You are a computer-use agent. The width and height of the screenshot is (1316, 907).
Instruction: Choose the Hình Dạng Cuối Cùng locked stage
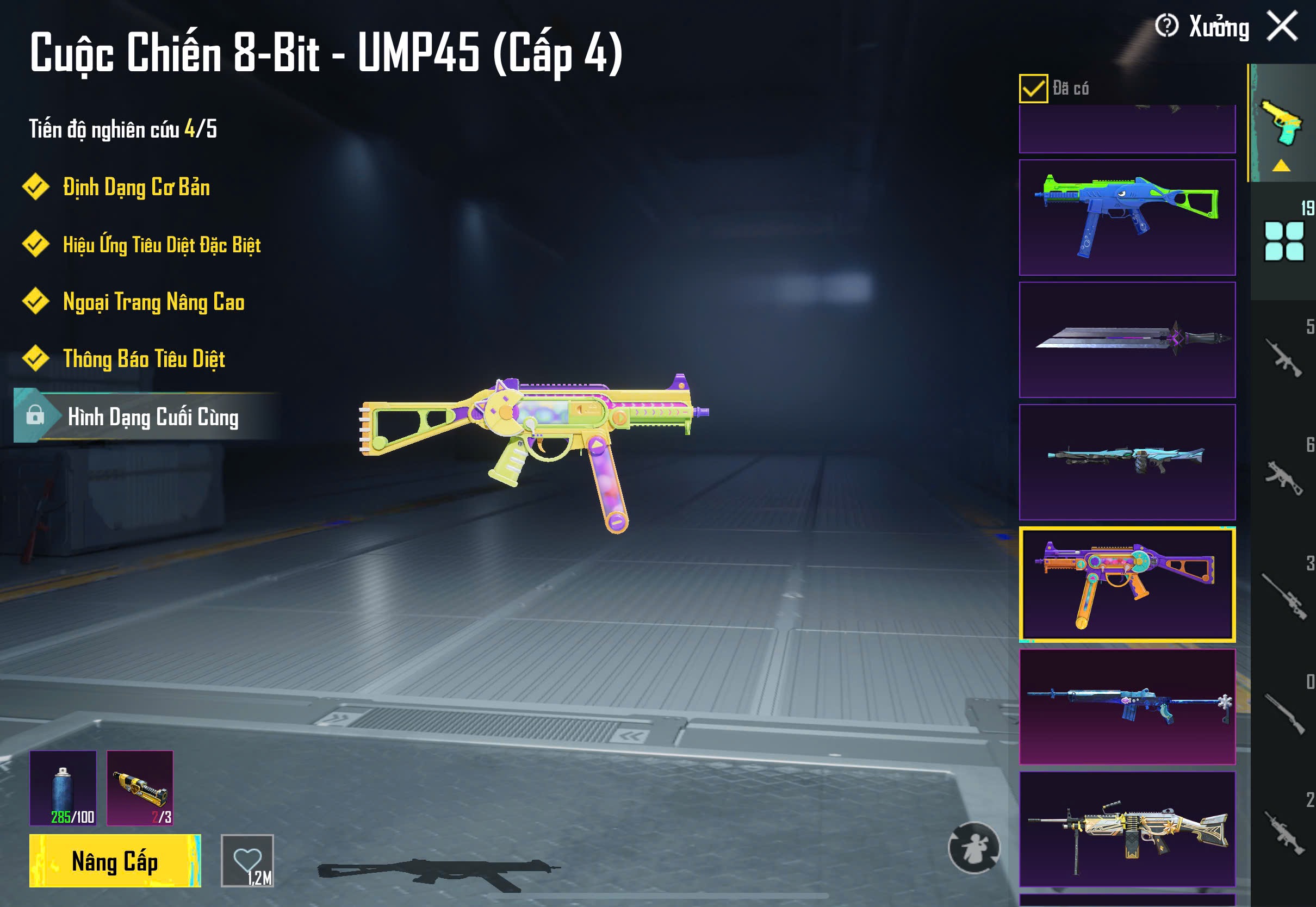pos(152,417)
